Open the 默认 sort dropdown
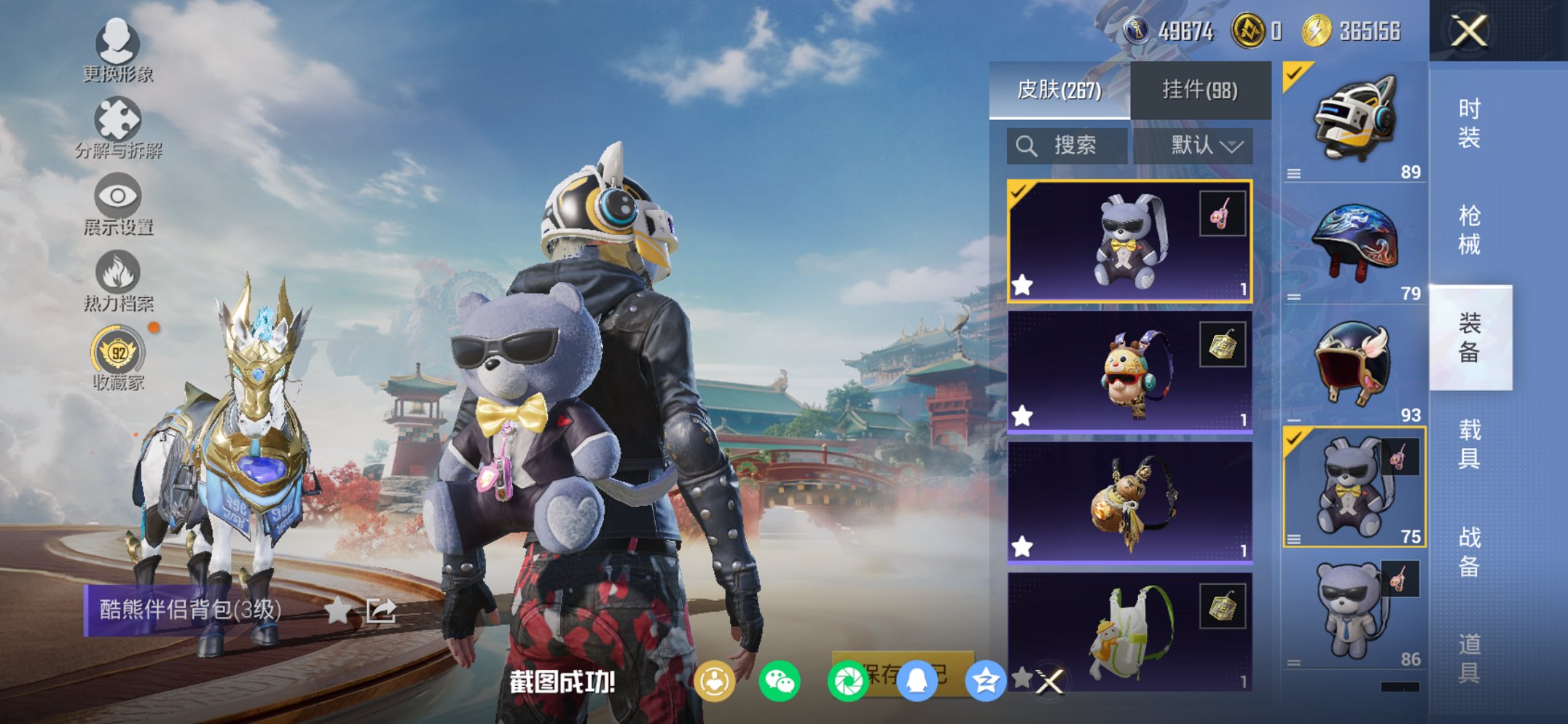Screen dimensions: 1568x724 coord(1202,145)
